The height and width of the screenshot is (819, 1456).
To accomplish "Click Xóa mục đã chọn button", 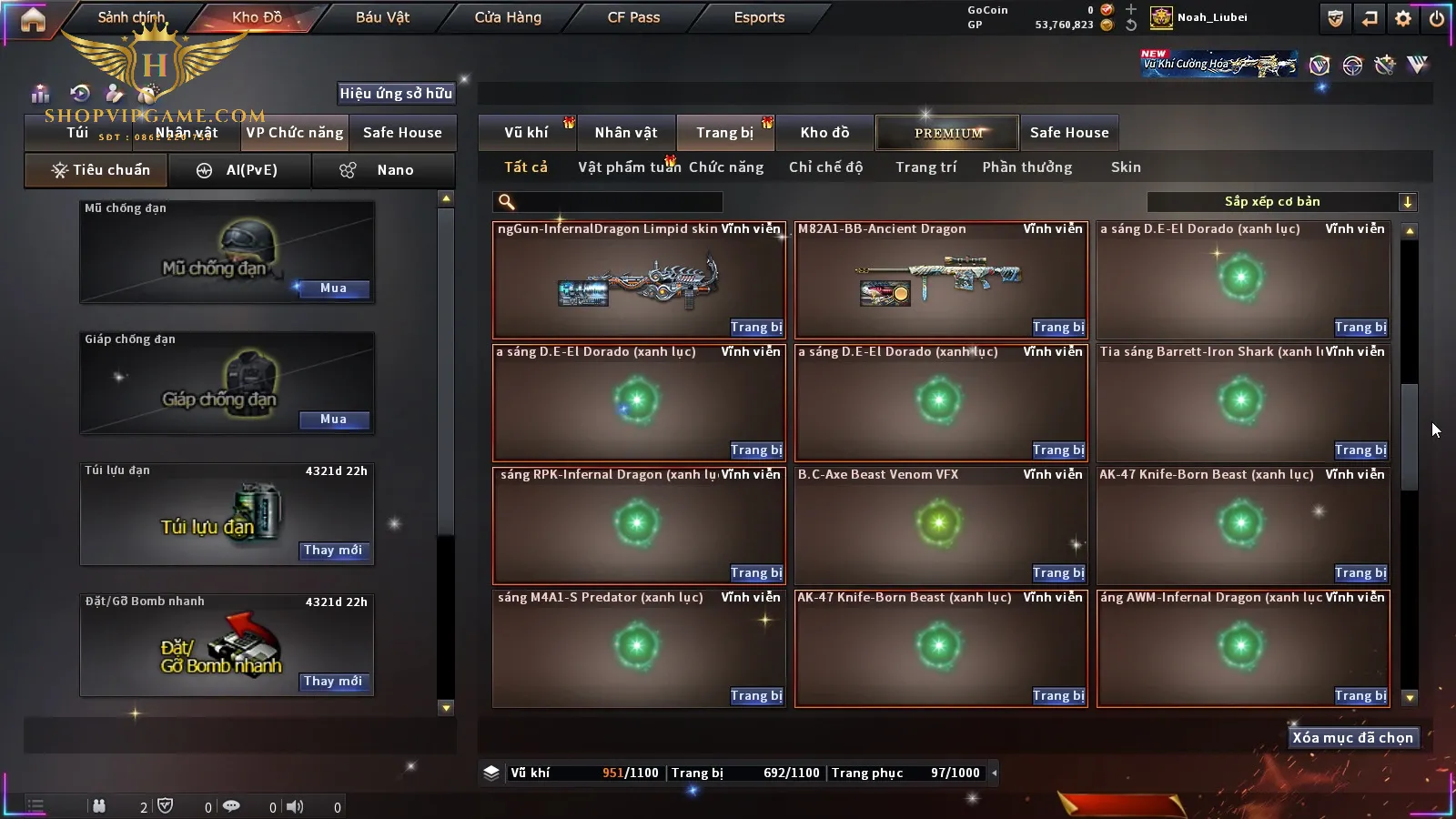I will coord(1352,738).
